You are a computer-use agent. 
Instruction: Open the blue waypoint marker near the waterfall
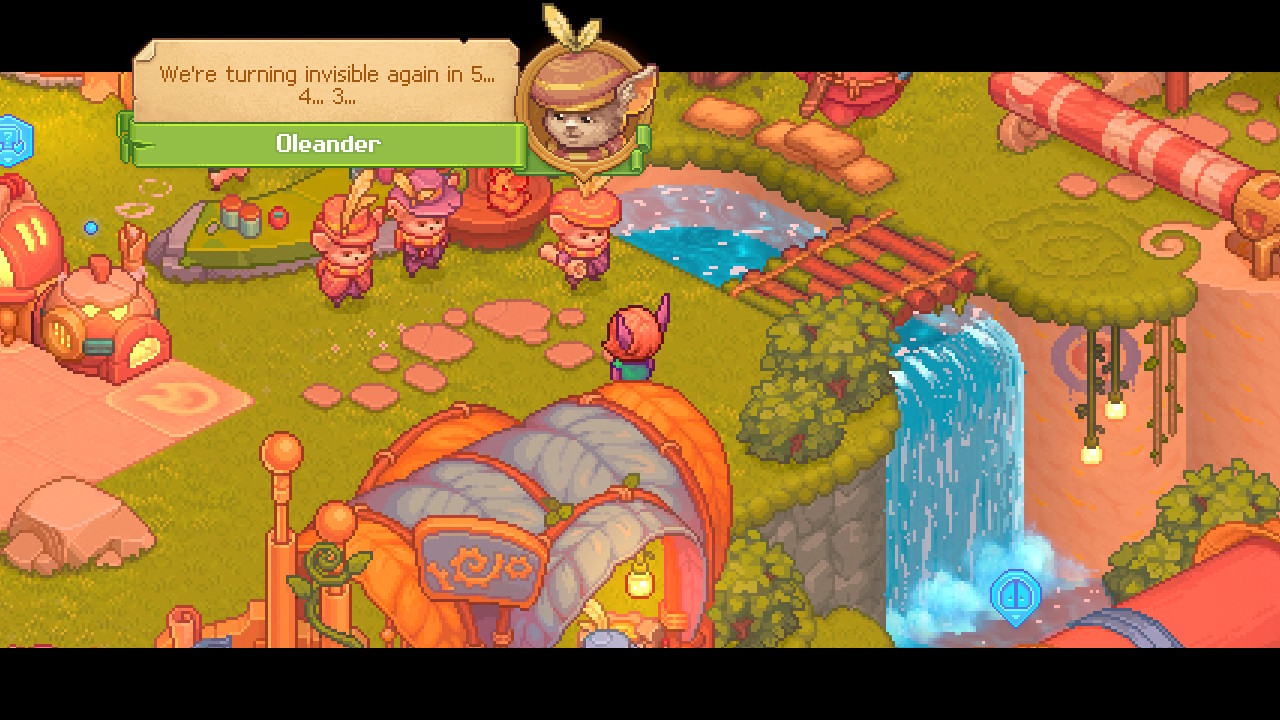click(x=1014, y=595)
